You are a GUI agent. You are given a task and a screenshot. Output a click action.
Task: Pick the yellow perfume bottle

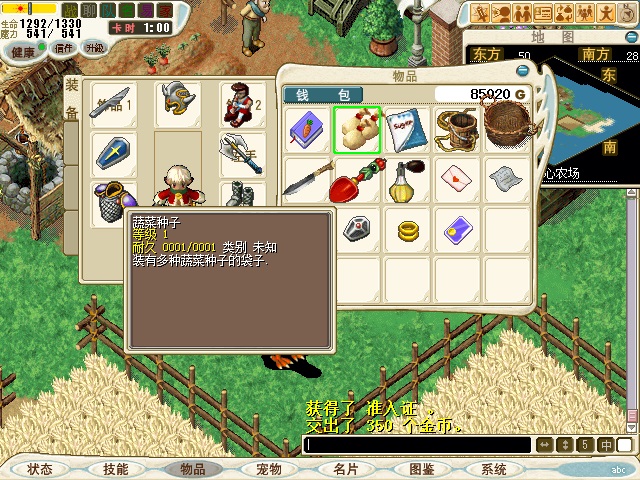(x=407, y=180)
